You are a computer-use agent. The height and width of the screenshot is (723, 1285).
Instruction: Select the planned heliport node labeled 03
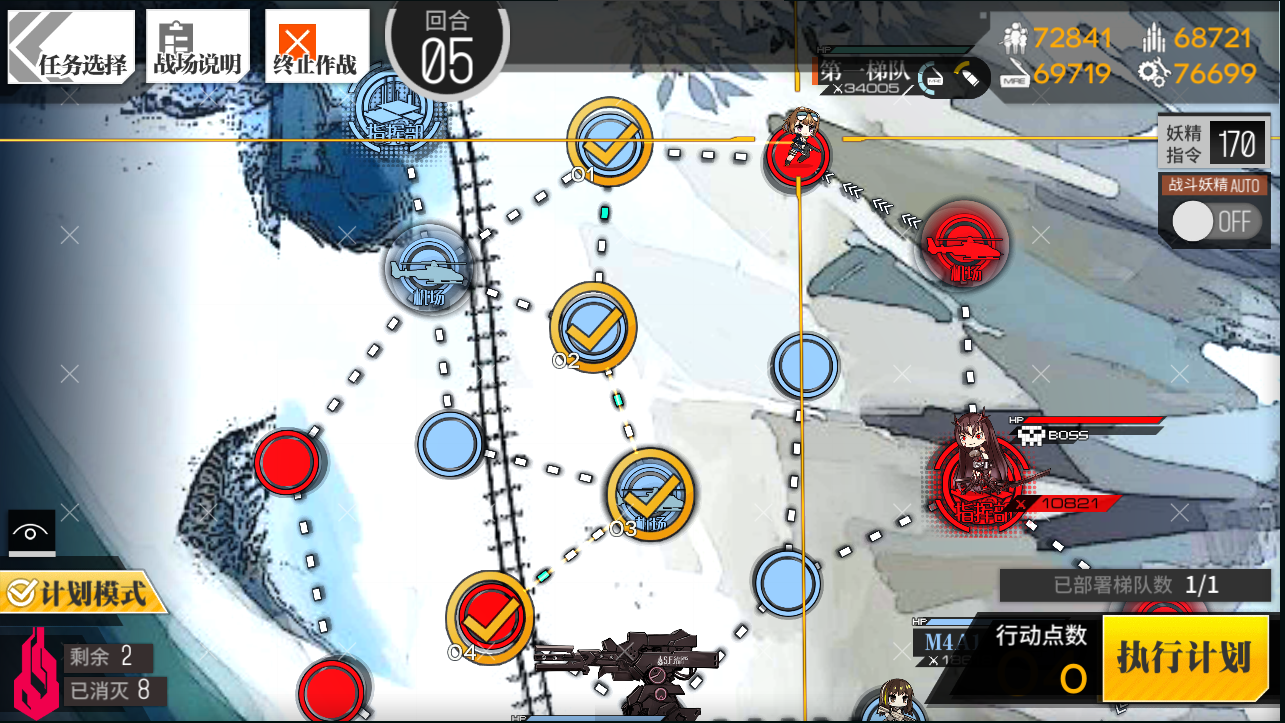click(x=650, y=491)
